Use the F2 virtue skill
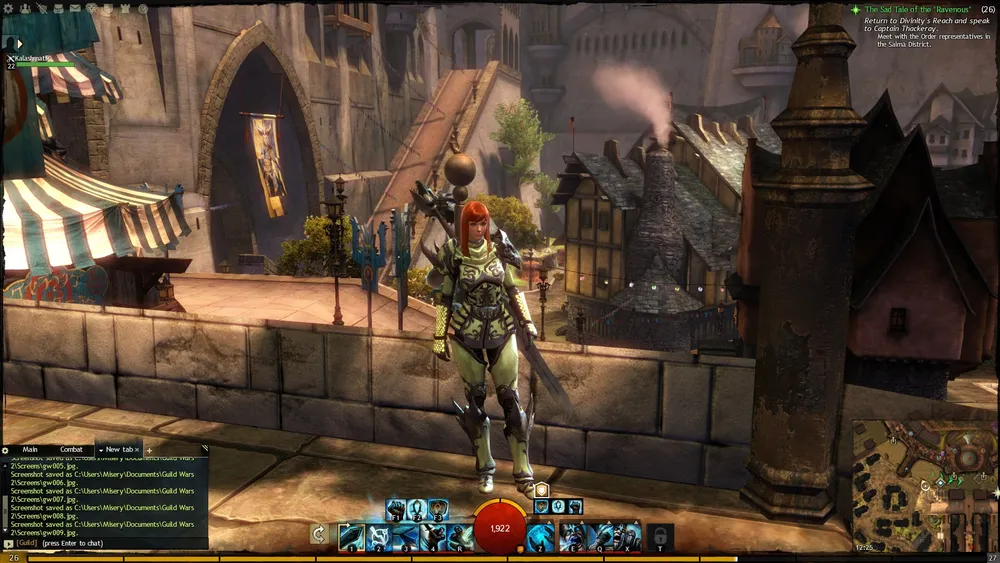This screenshot has width=1000, height=563. pos(416,508)
